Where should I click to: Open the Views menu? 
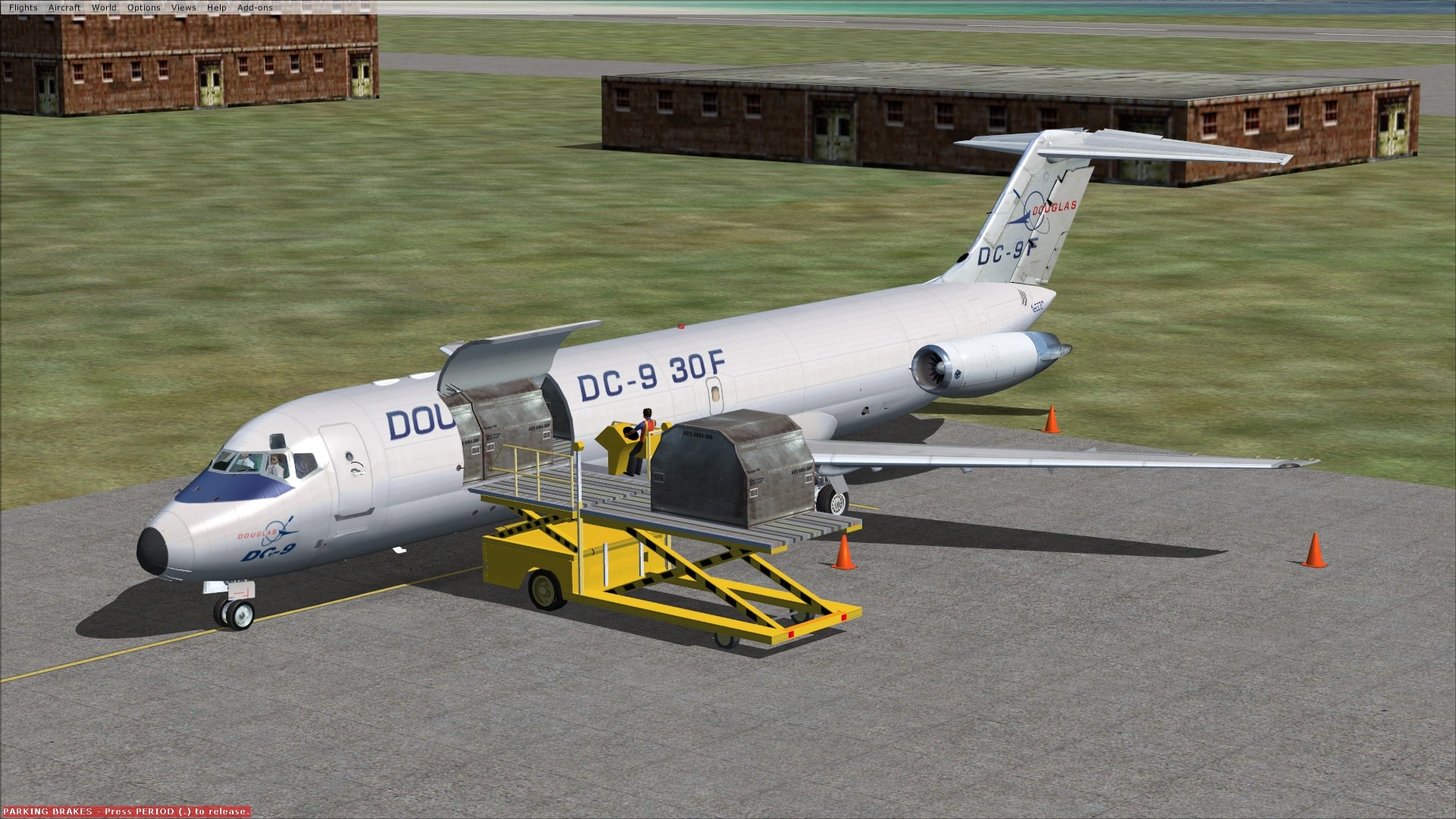(x=182, y=7)
